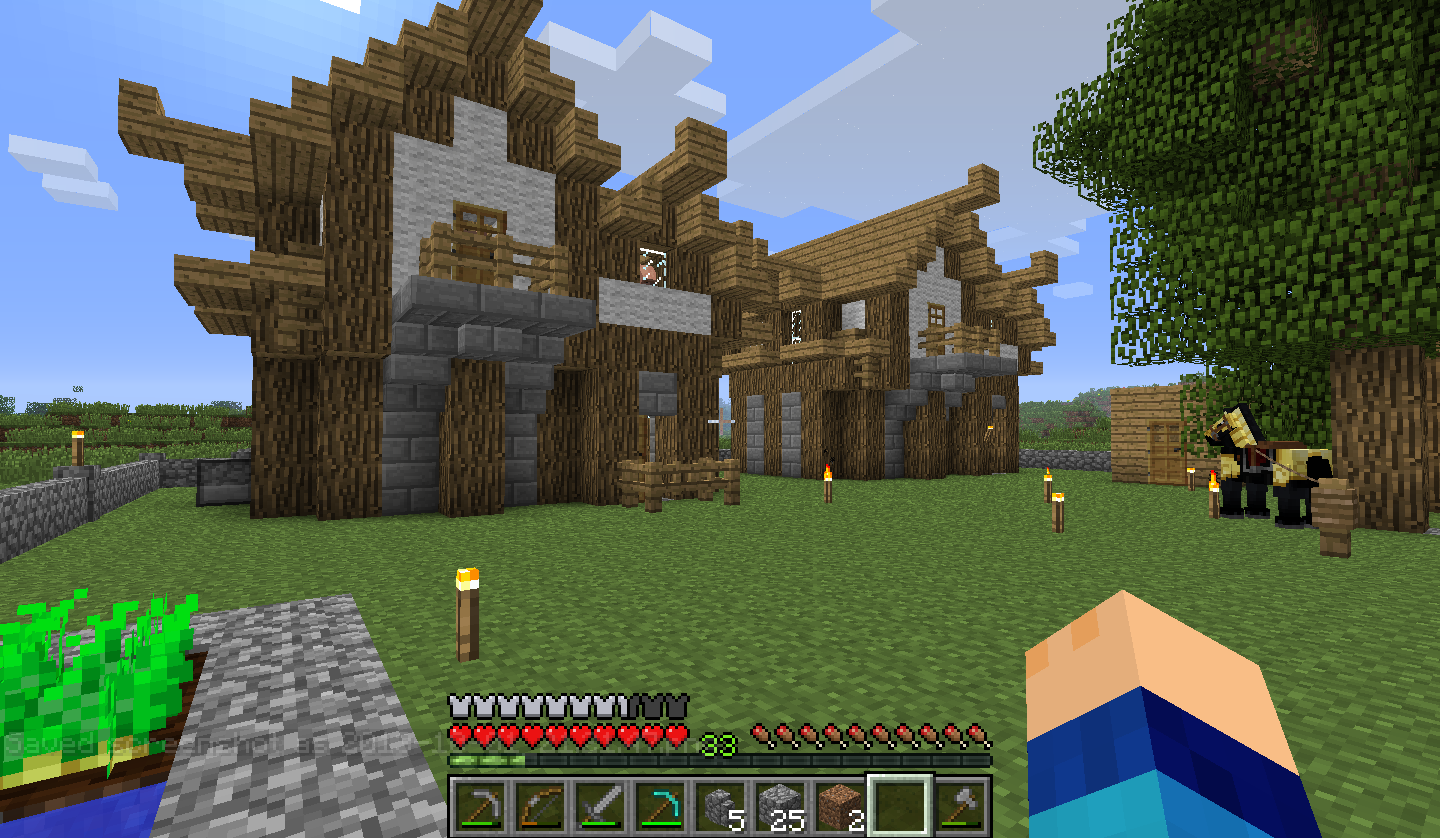1440x838 pixels.
Task: Choose the dirt block slot
Action: [839, 806]
